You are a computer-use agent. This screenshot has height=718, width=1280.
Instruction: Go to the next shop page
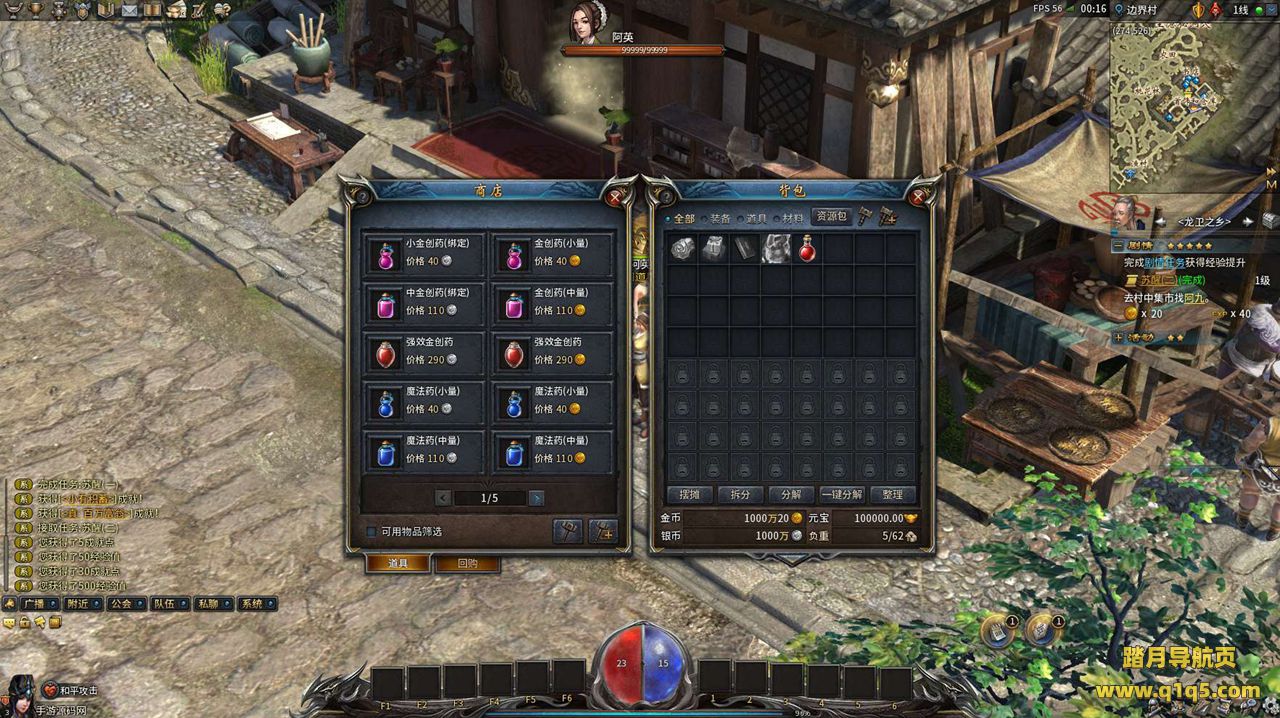537,498
